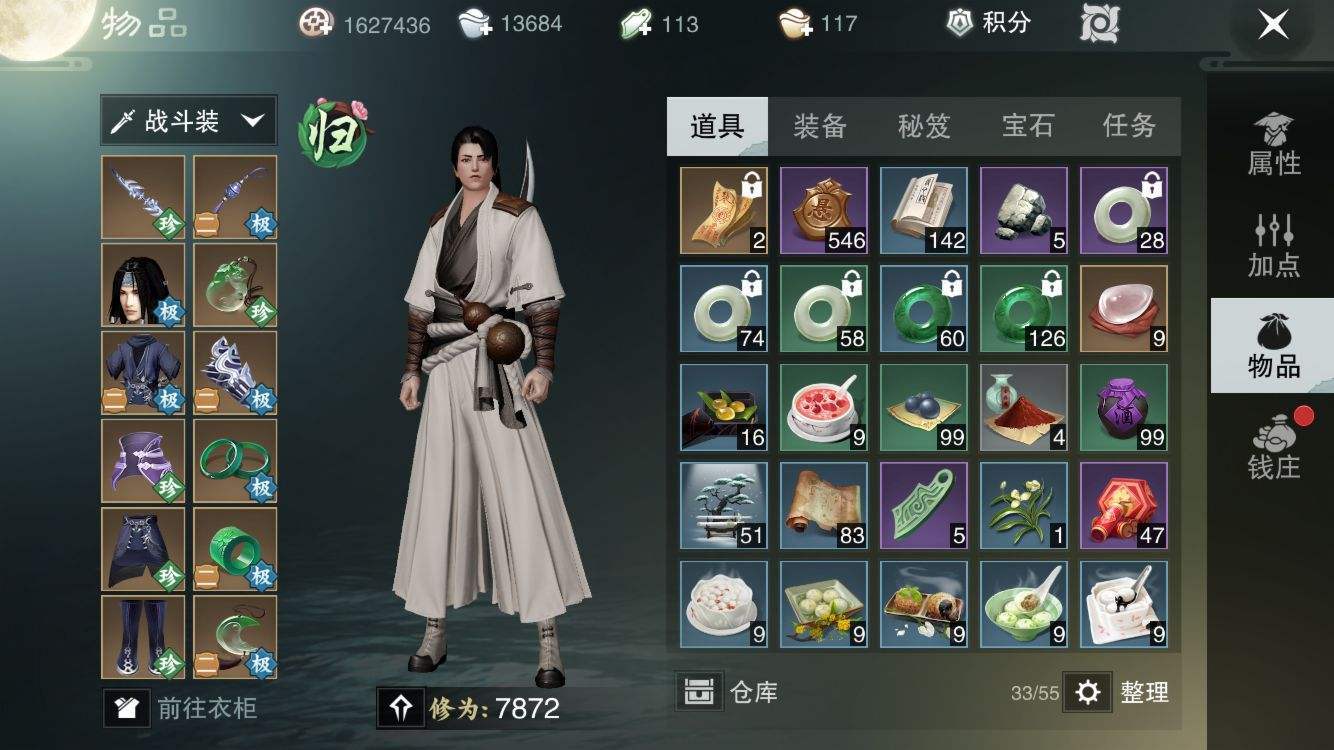This screenshot has width=1334, height=750.
Task: Click the green 归 emblem icon
Action: point(334,133)
